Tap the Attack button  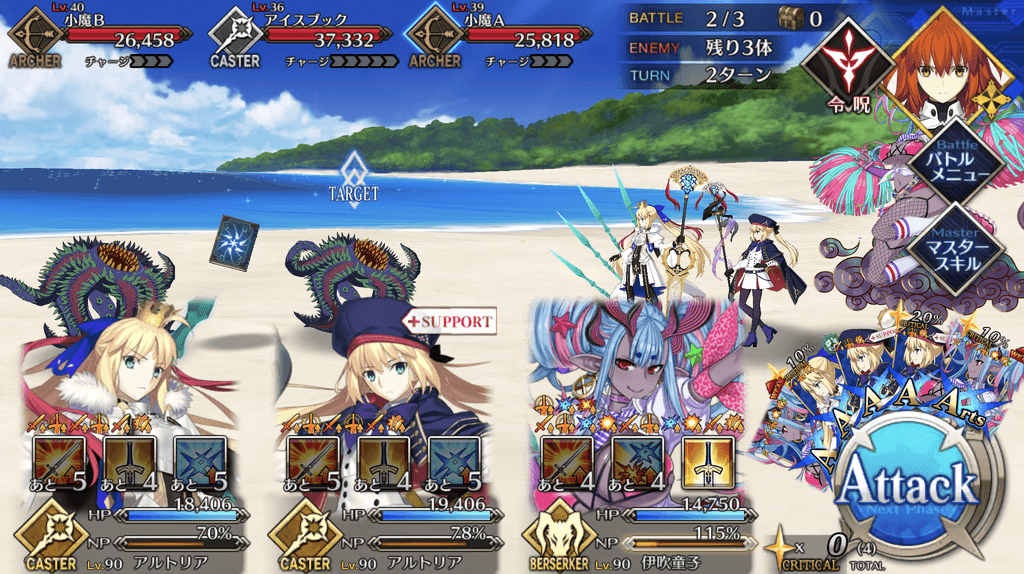coord(908,485)
